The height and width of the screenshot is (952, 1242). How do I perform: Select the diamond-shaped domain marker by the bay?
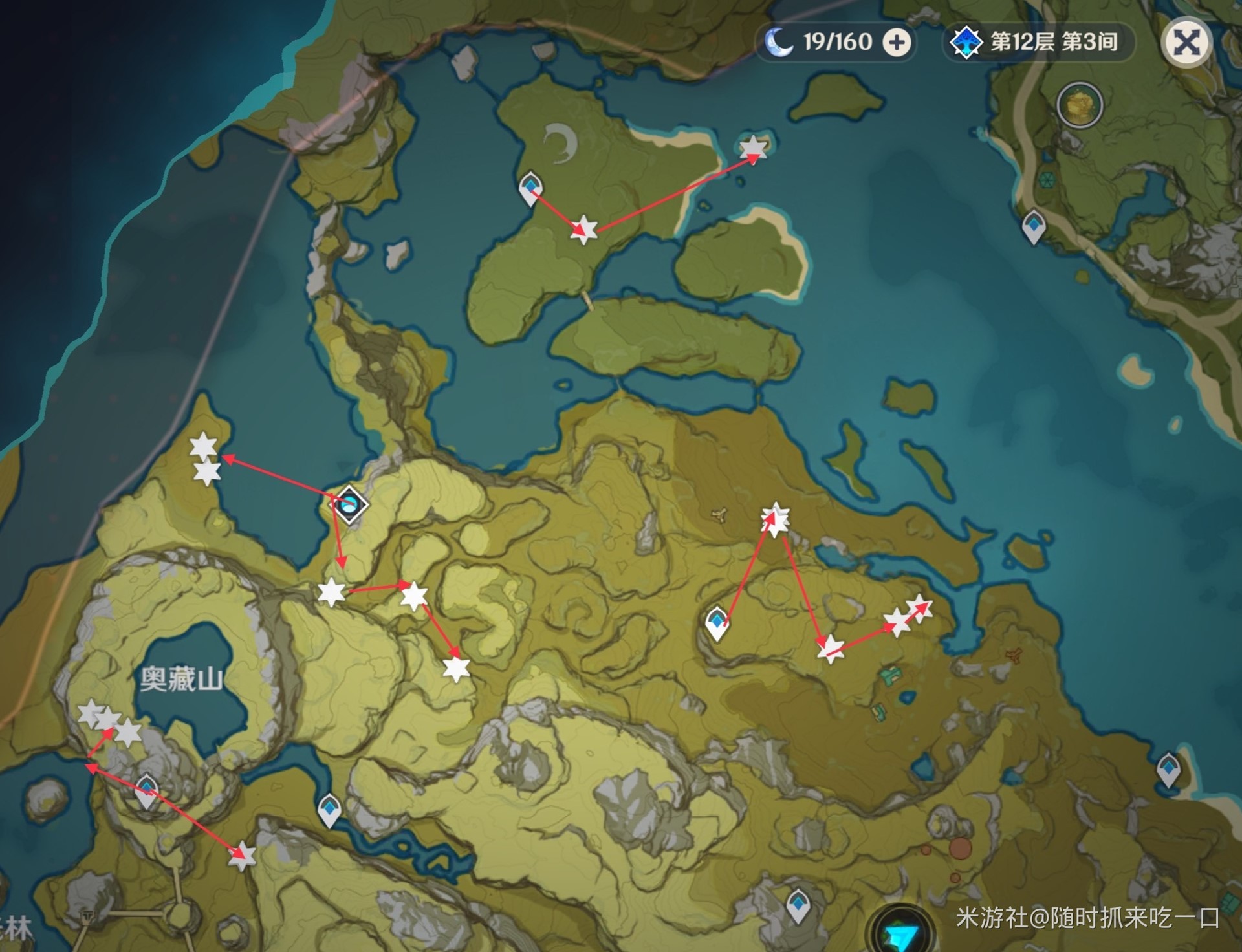coord(350,504)
